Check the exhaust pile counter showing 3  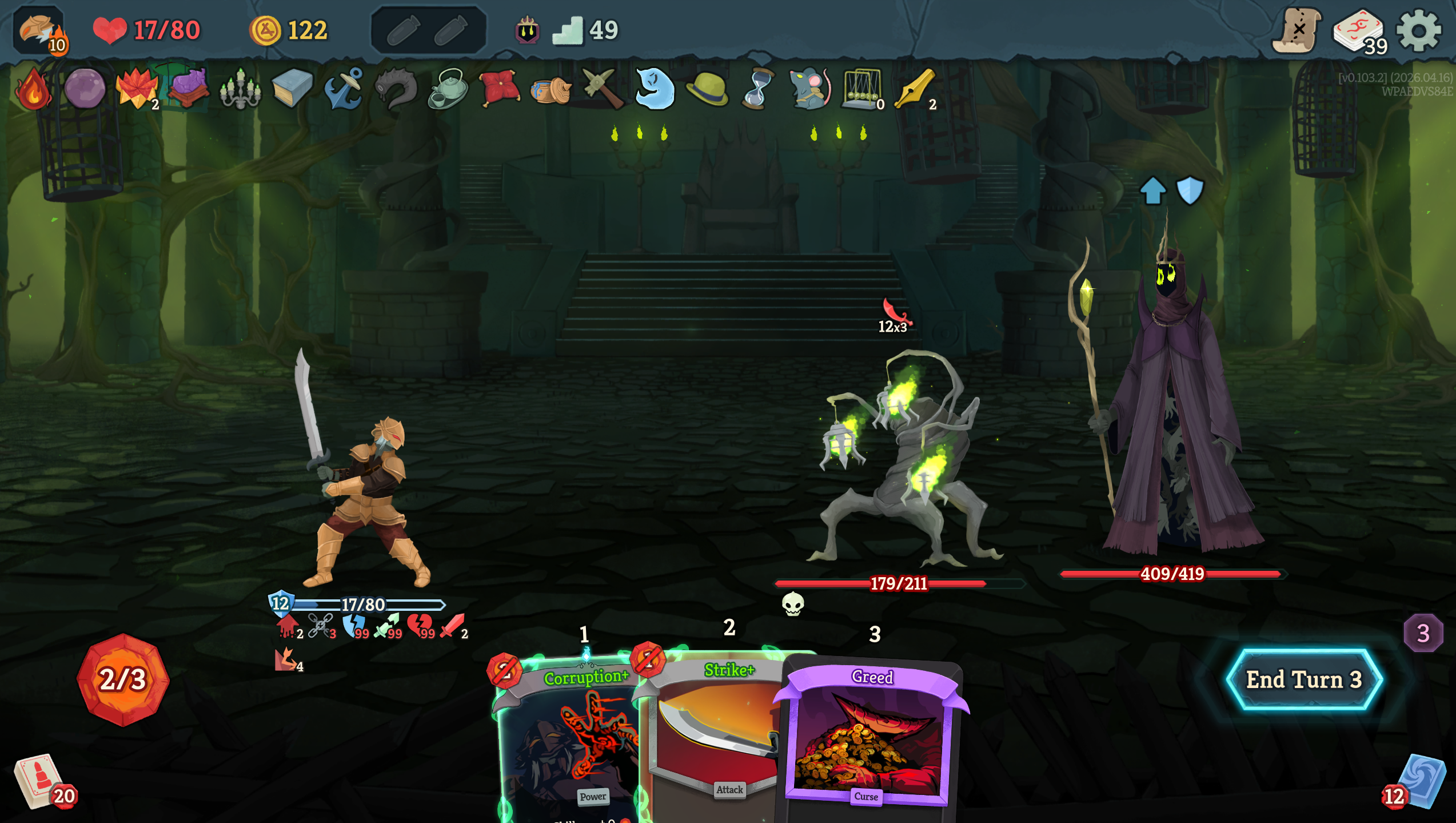click(1423, 633)
